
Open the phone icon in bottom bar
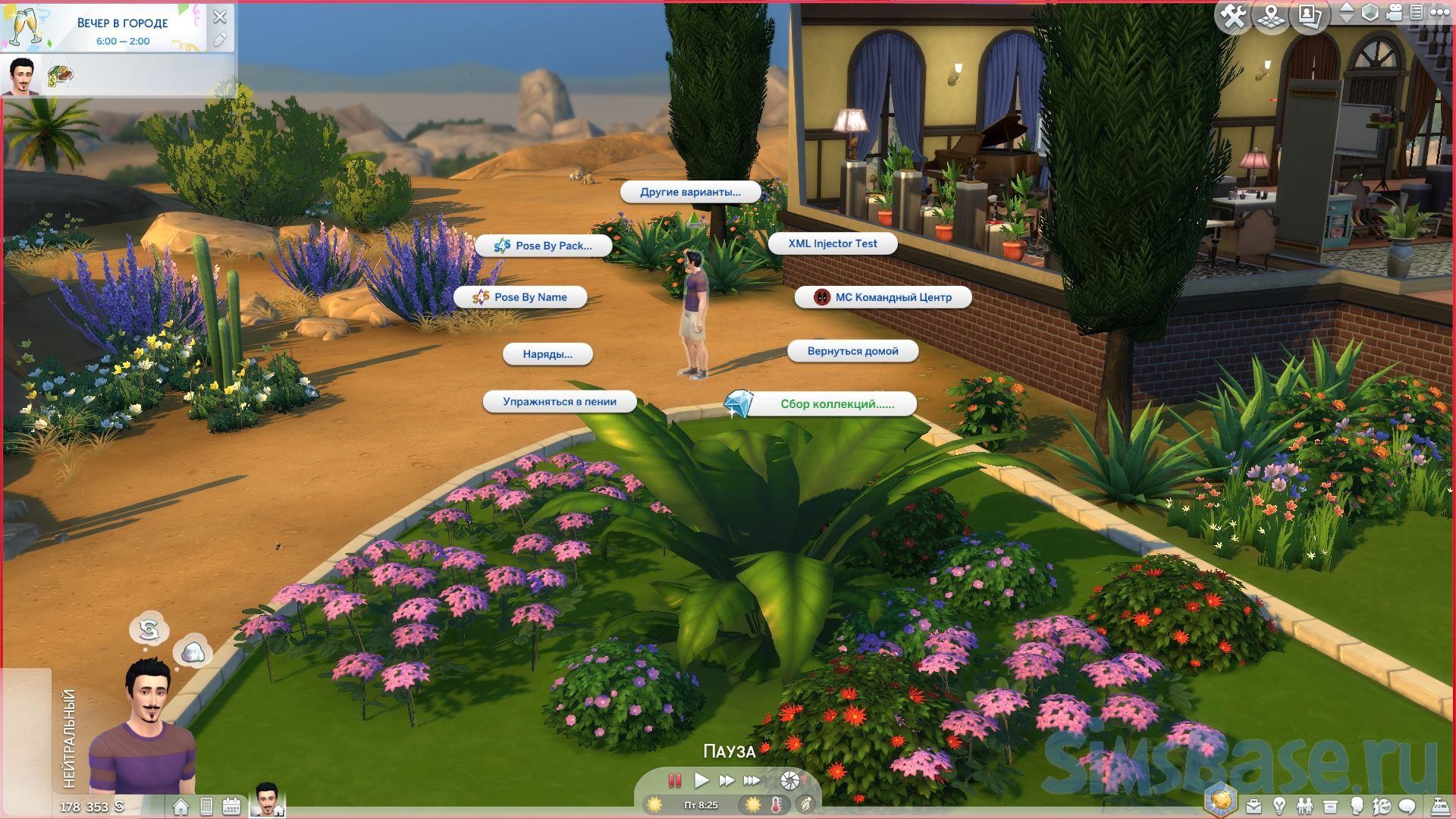coord(206,806)
